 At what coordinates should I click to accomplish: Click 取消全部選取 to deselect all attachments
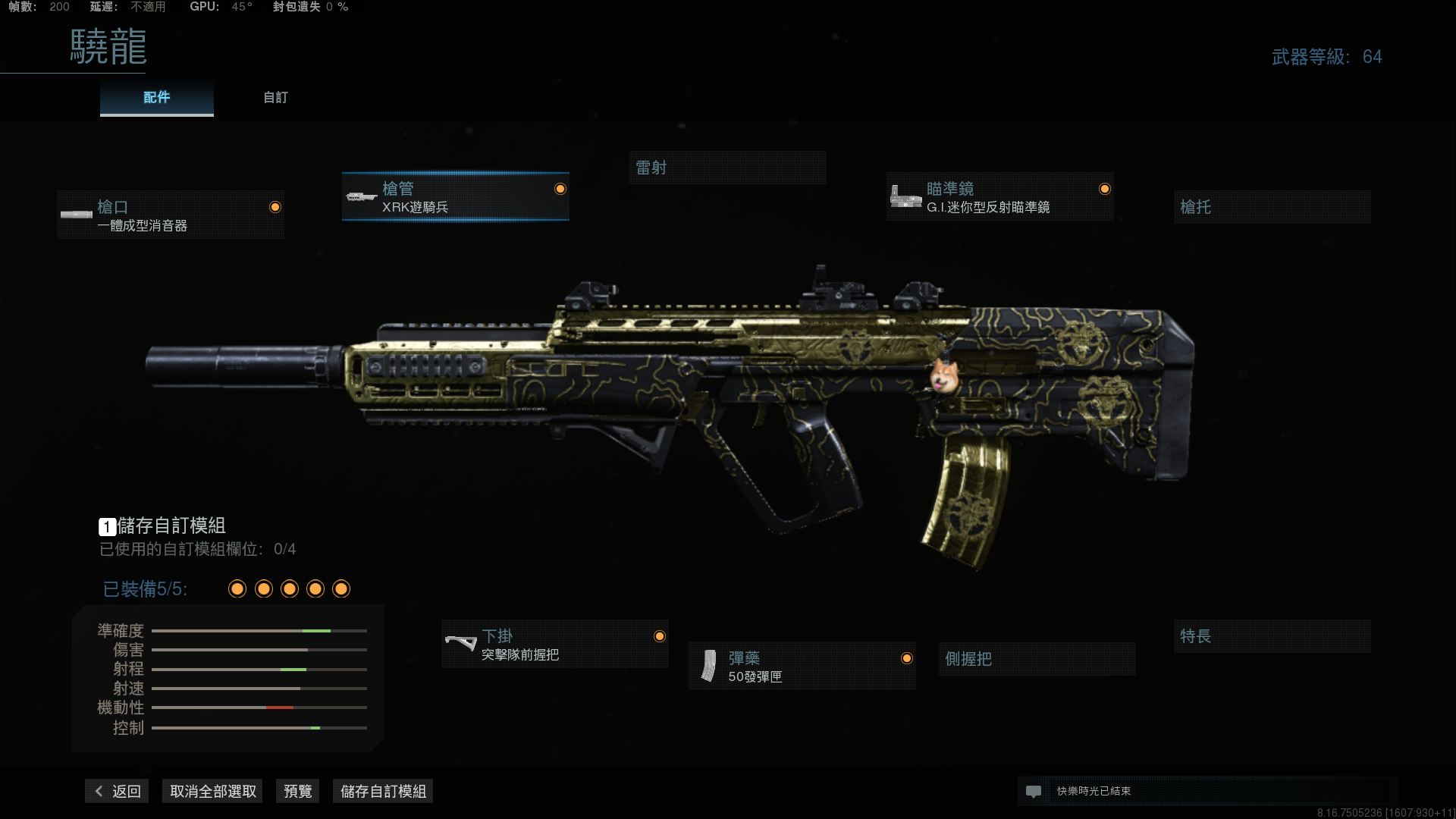coord(212,790)
